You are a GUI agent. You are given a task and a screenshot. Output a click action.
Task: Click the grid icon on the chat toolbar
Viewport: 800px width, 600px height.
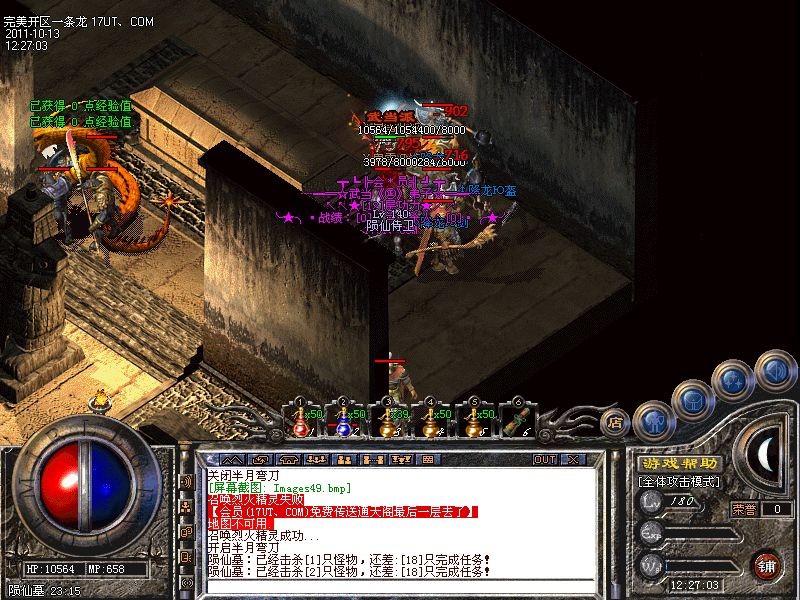[427, 460]
